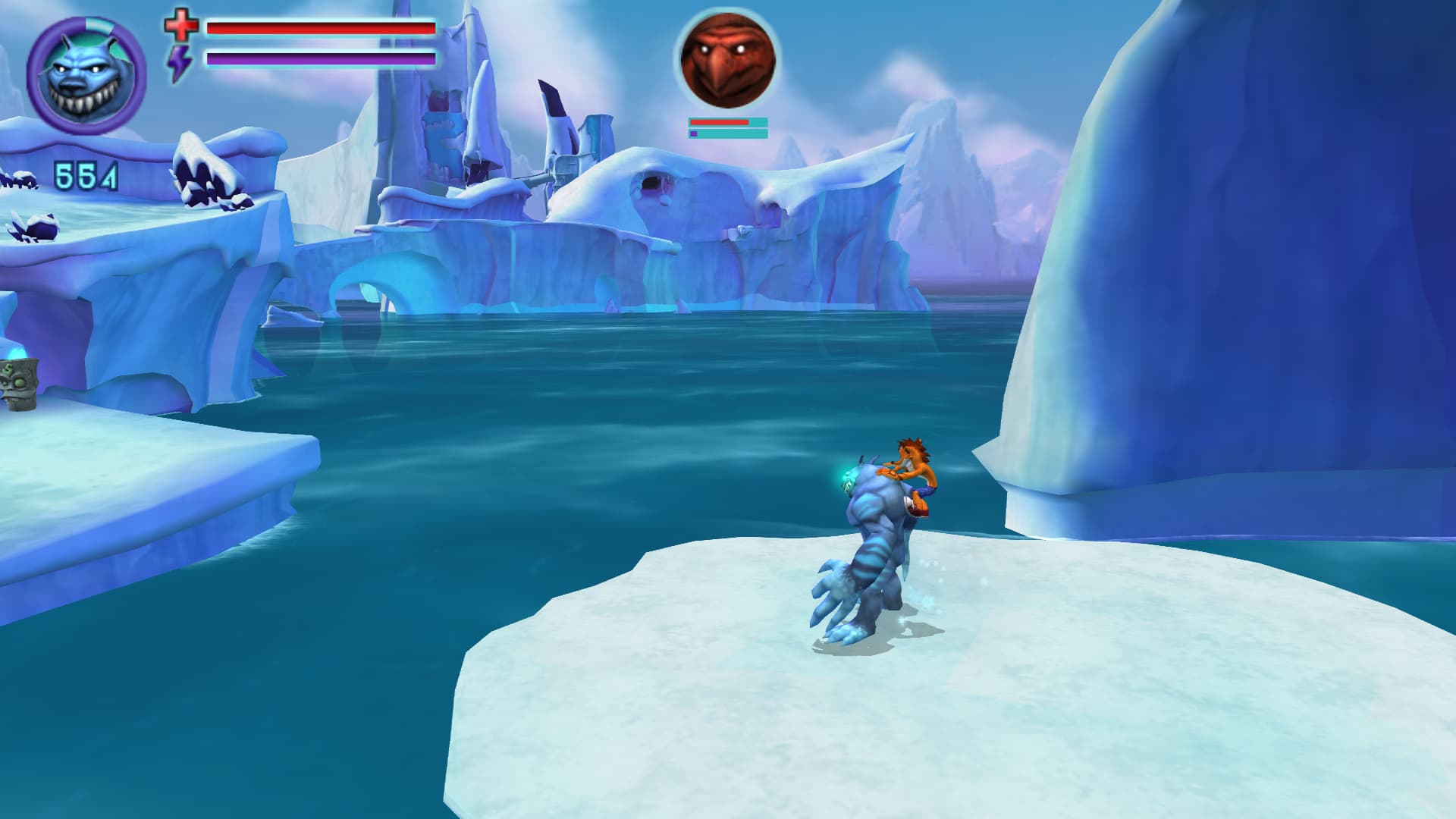Click the mojo score reading 554
Screen dimensions: 1456x819
point(86,175)
